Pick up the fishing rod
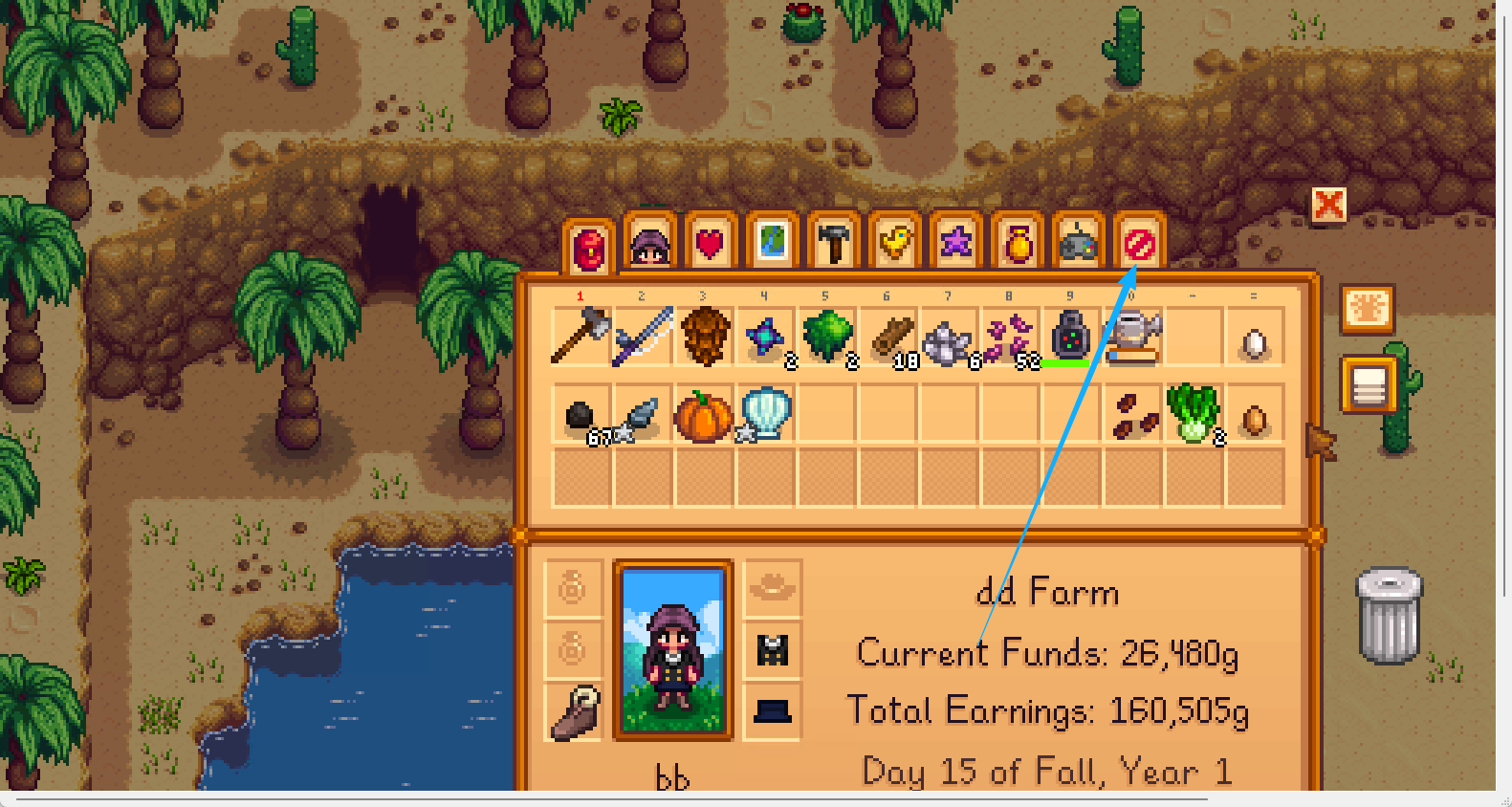The height and width of the screenshot is (807, 1512). pyautogui.click(x=642, y=337)
